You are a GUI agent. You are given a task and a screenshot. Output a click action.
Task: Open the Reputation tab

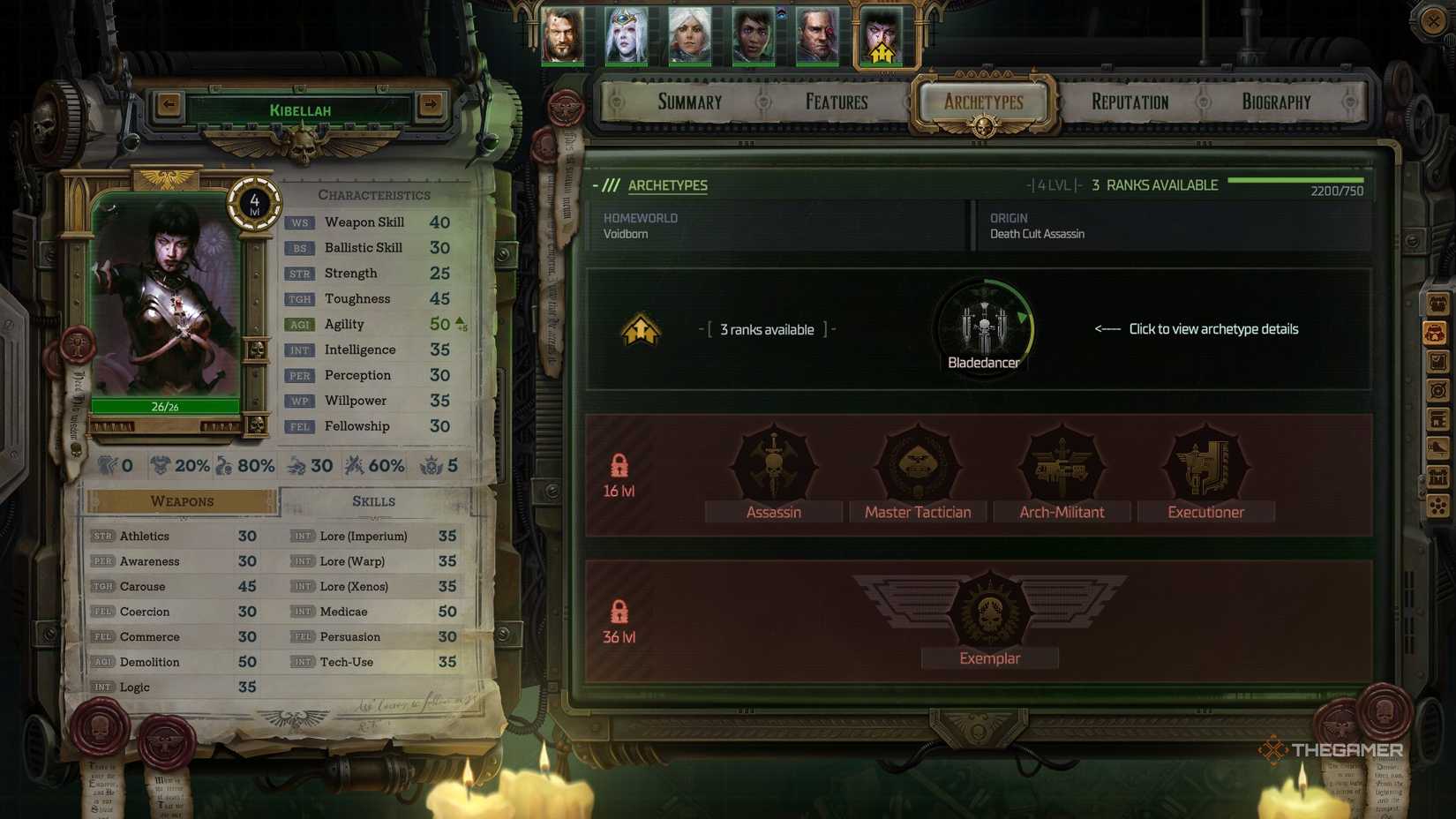tap(1130, 101)
